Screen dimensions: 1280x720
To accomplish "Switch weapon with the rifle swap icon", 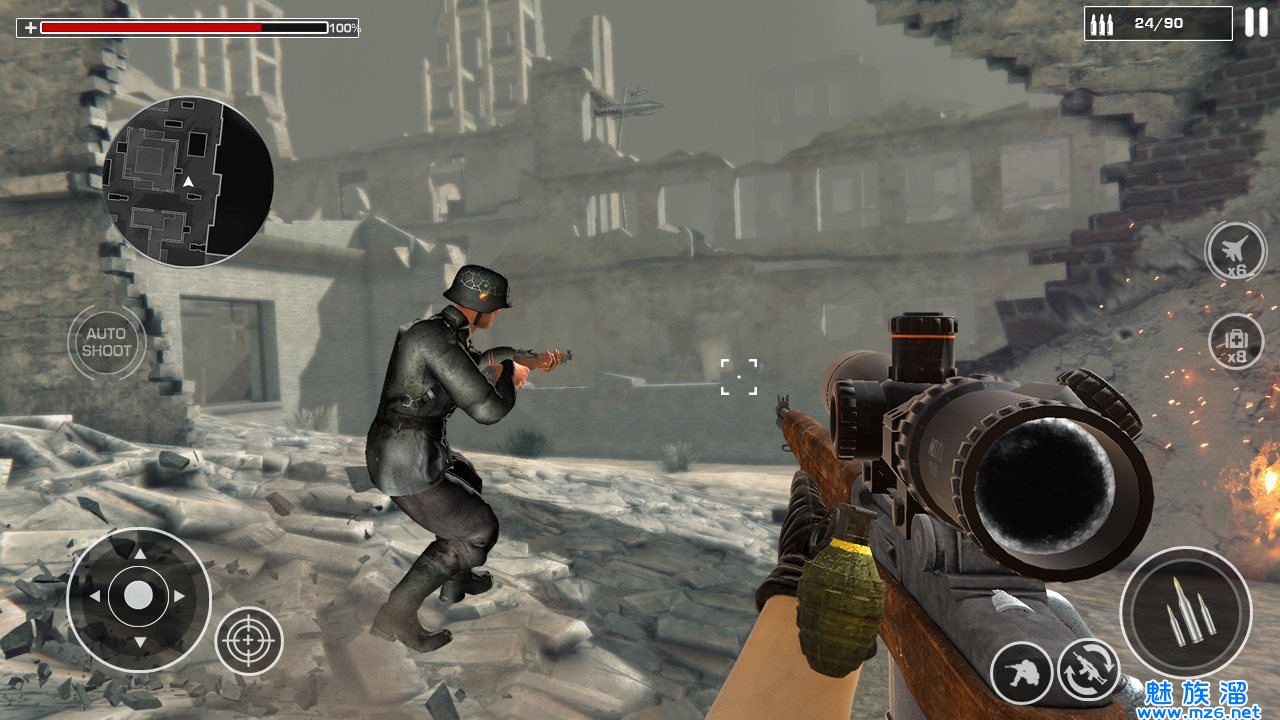I will (x=1088, y=669).
